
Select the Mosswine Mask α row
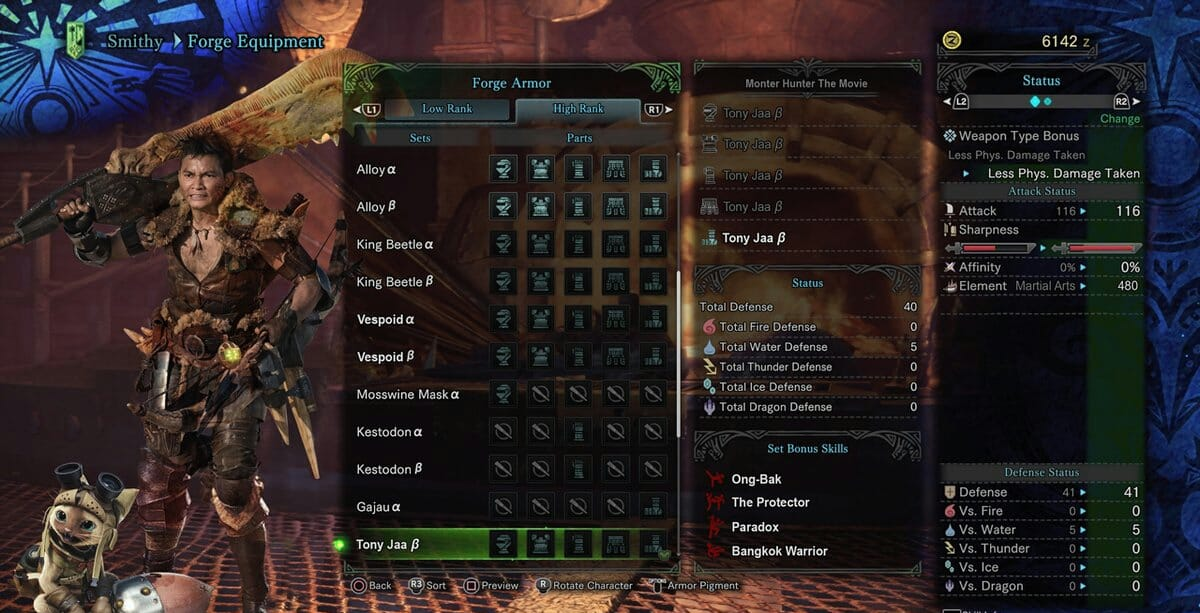(x=408, y=395)
